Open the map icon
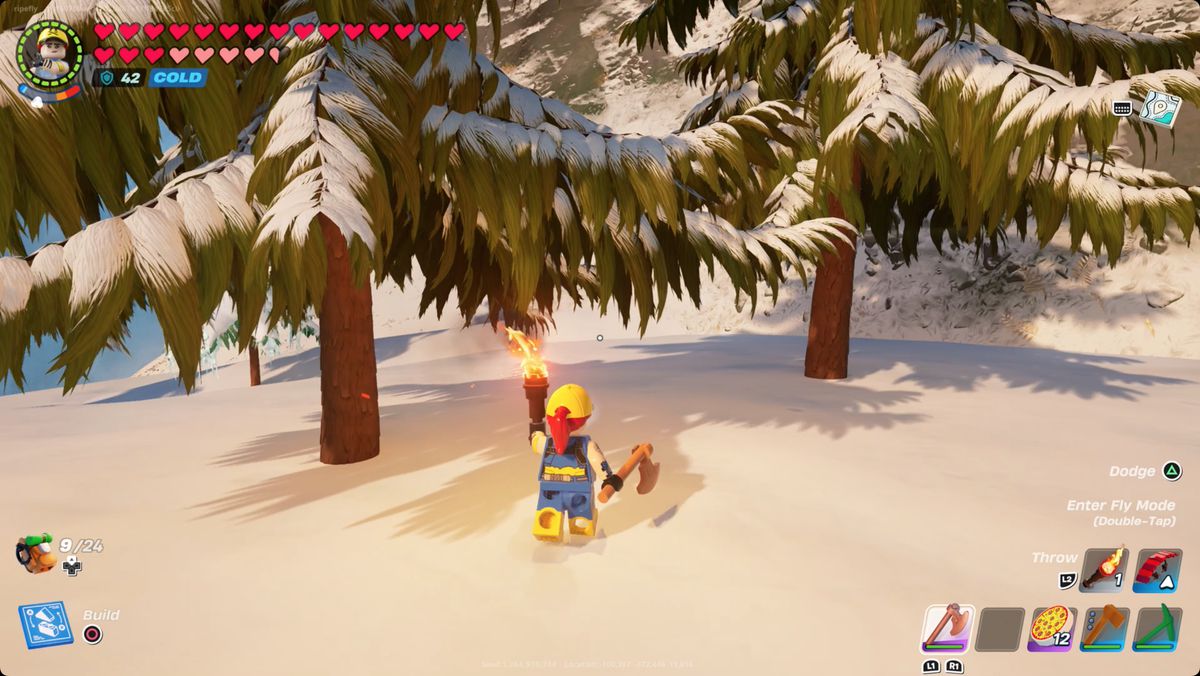 [1160, 107]
